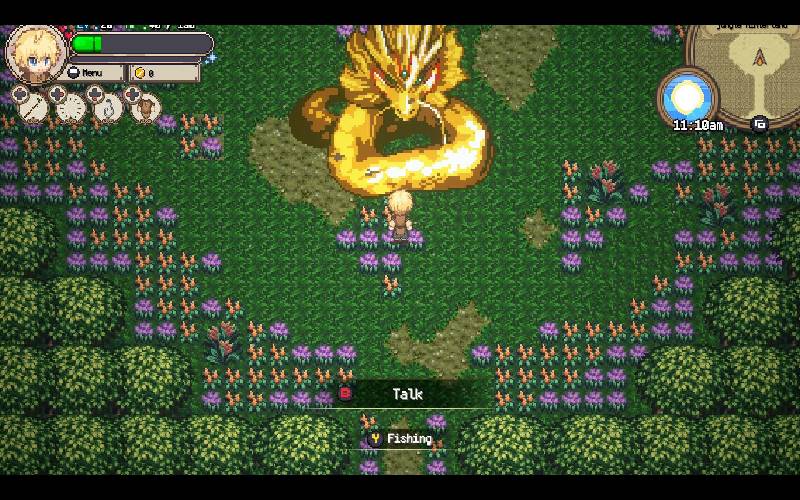Image resolution: width=800 pixels, height=500 pixels.
Task: Expand the minimap using the window icon
Action: coord(759,124)
